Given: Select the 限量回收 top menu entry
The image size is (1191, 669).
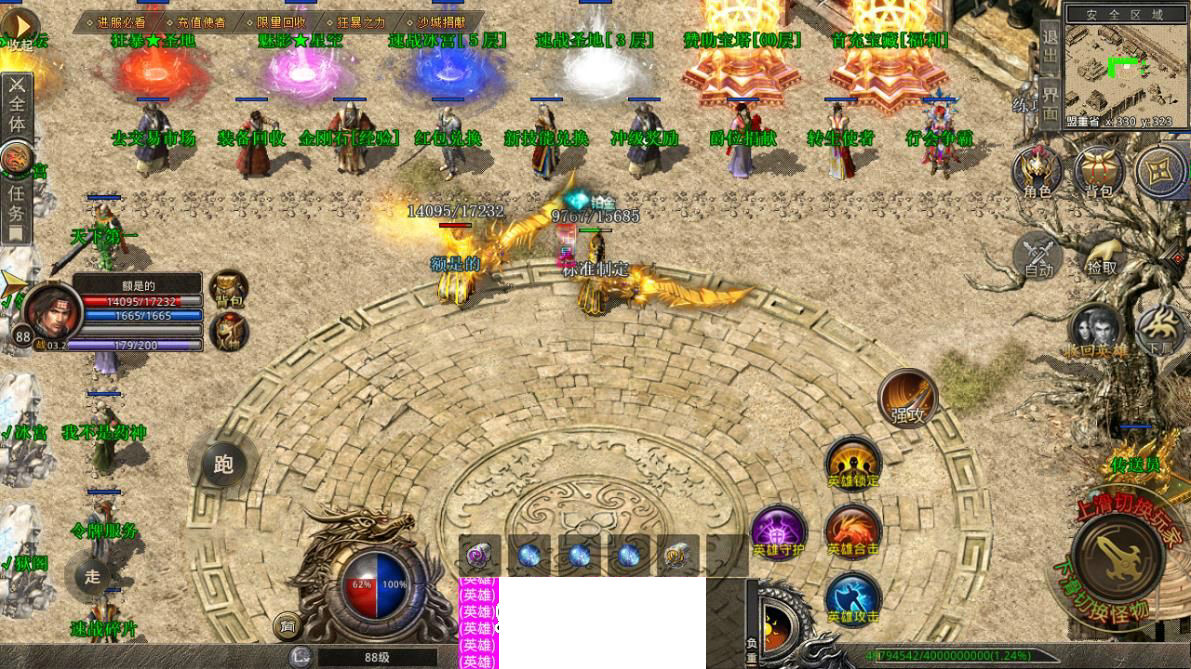Looking at the screenshot, I should click(x=281, y=21).
